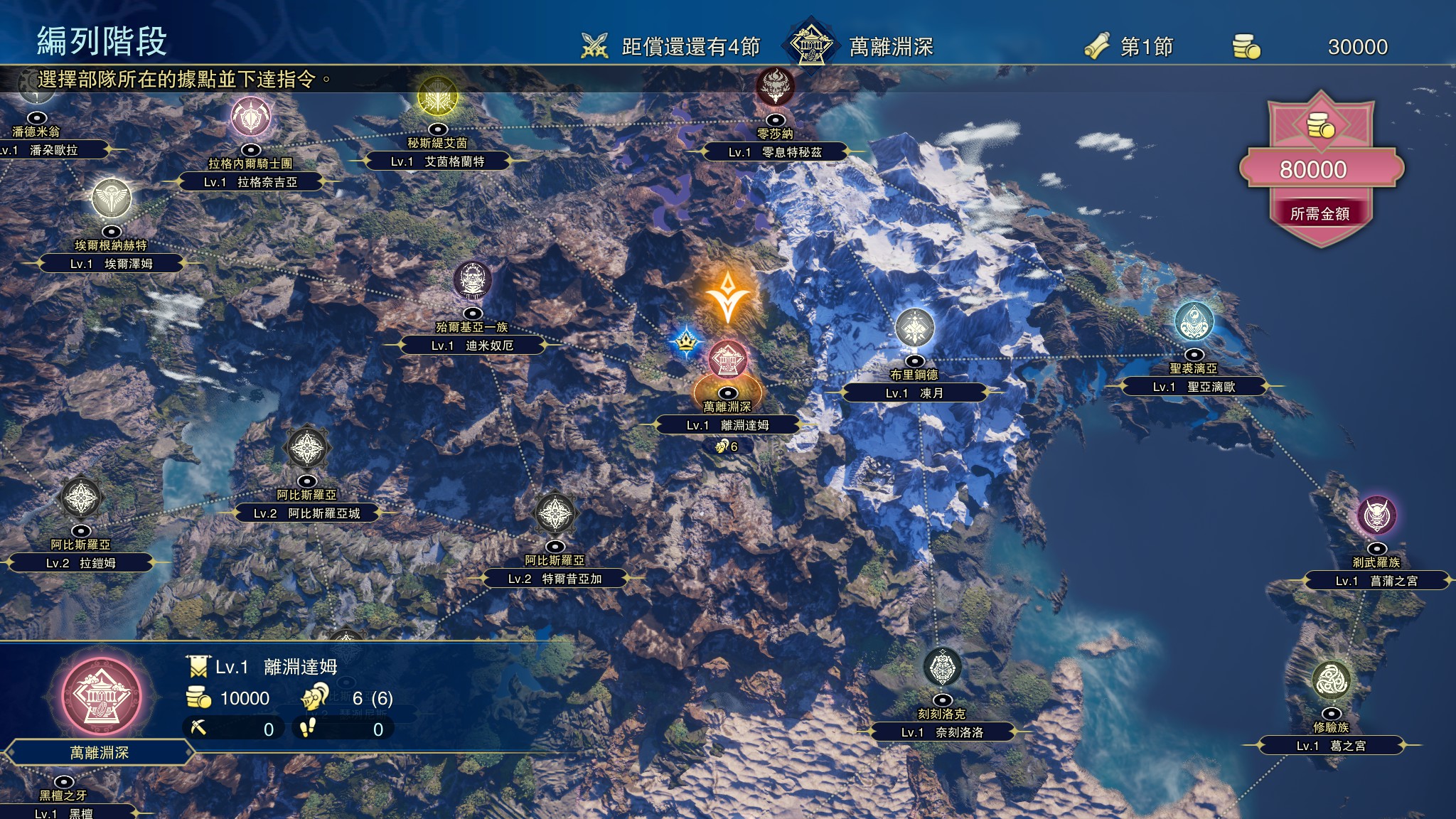
Task: Select the 離淵達姆 stronghold label
Action: click(x=727, y=425)
